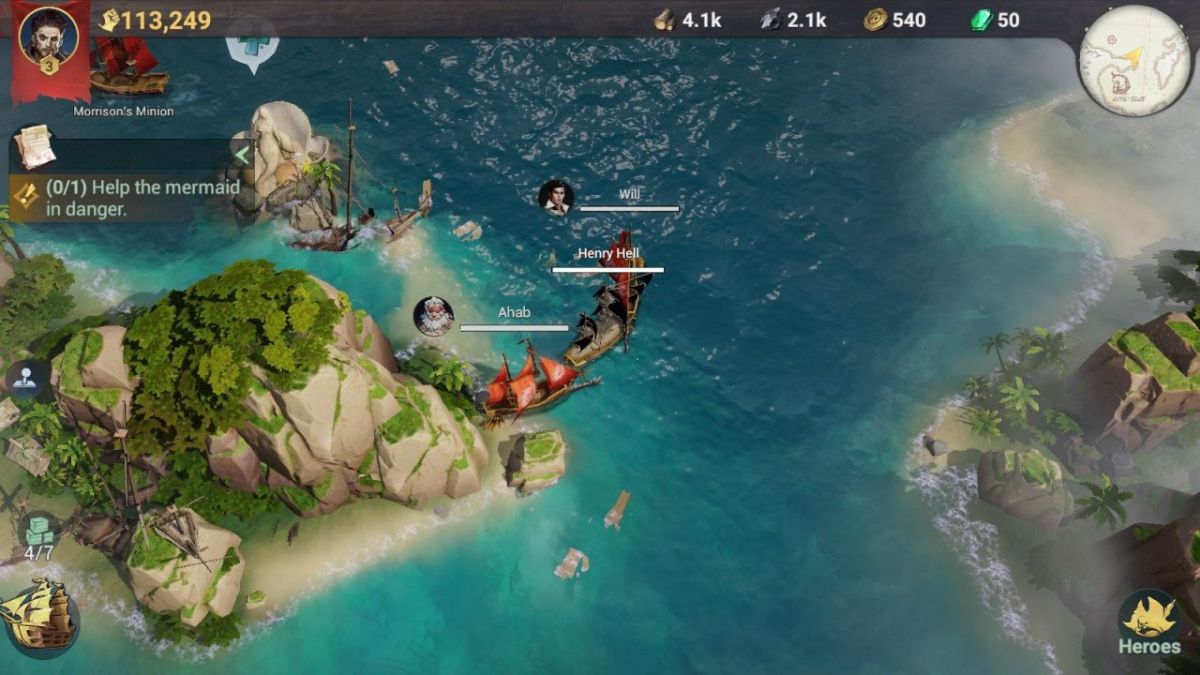Select Ahab's hero portrait
1200x675 pixels.
click(434, 316)
